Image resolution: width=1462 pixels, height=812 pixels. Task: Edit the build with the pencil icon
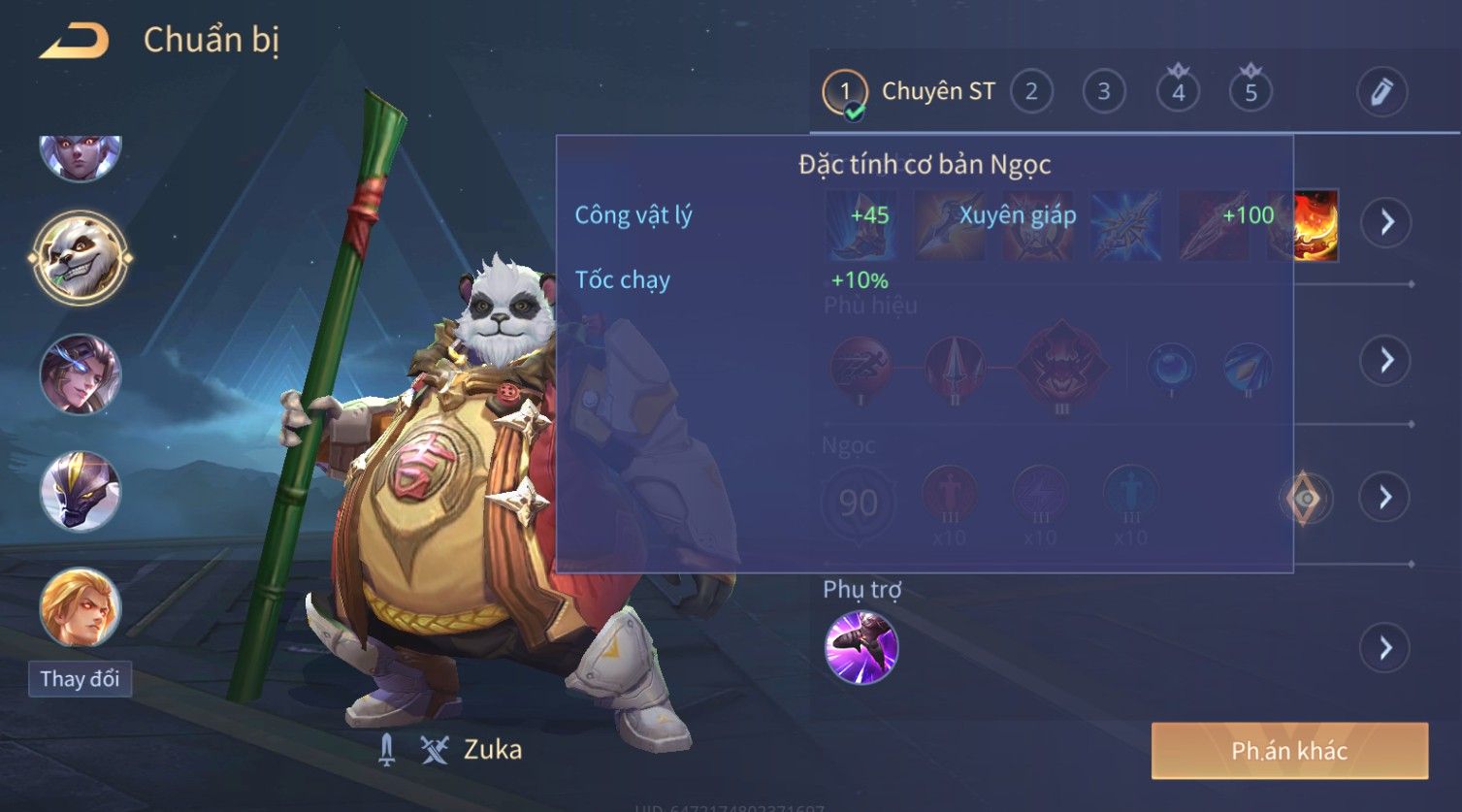[x=1381, y=92]
